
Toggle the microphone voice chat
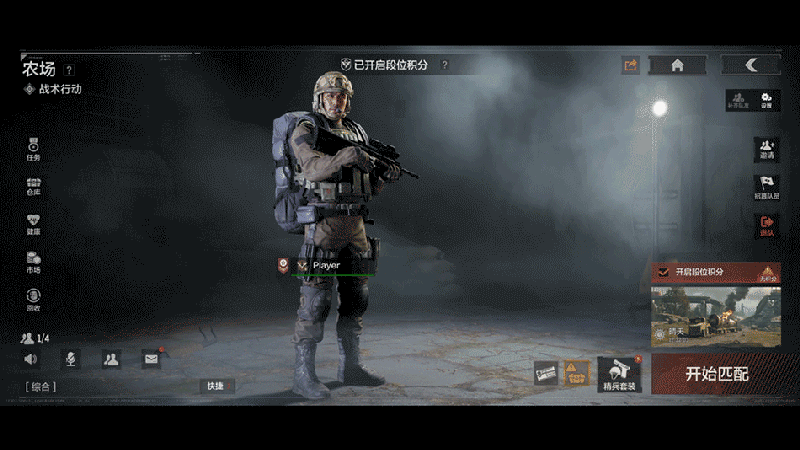[70, 359]
